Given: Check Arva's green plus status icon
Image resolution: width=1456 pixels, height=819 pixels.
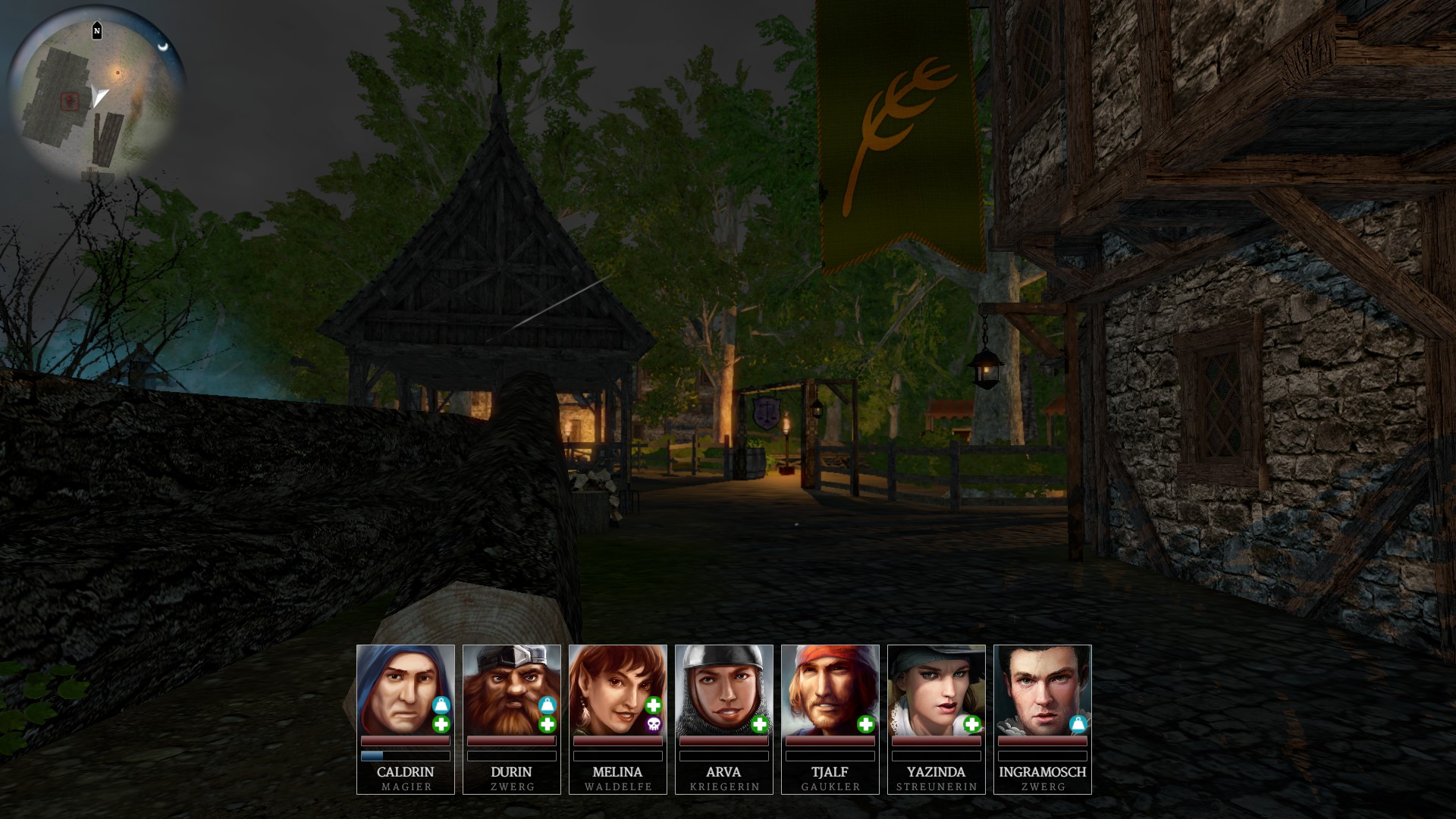Looking at the screenshot, I should [759, 725].
